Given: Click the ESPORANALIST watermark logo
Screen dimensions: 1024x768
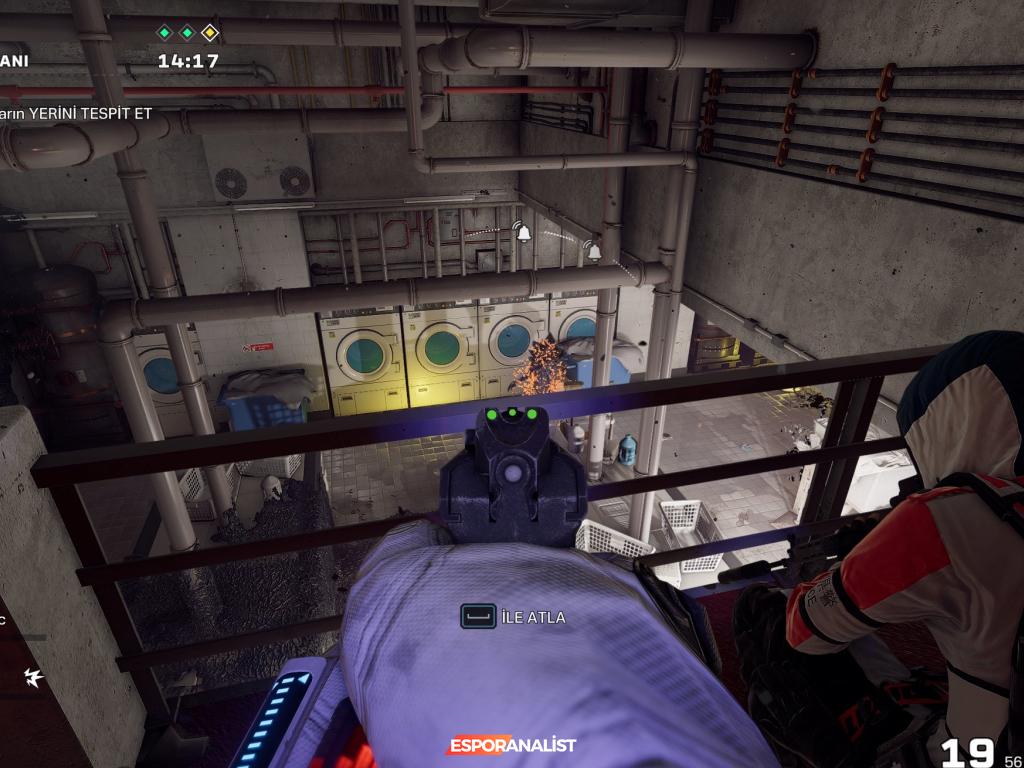Looking at the screenshot, I should coord(511,745).
